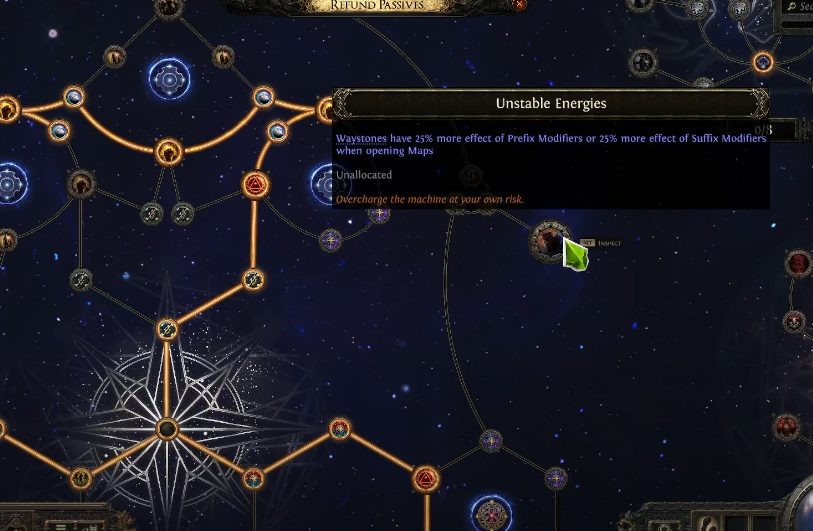Screen dimensions: 813x531
Task: Close the passive tree with the red X
Action: tap(519, 4)
